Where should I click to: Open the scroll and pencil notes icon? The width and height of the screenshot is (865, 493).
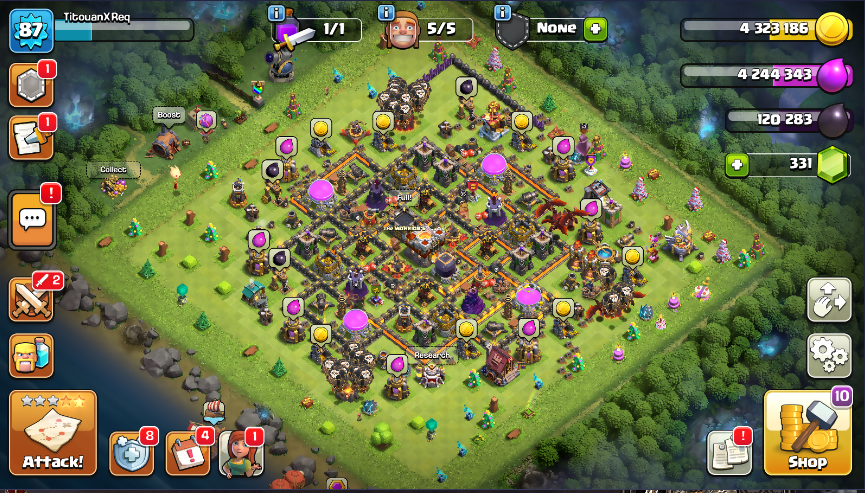(x=30, y=139)
